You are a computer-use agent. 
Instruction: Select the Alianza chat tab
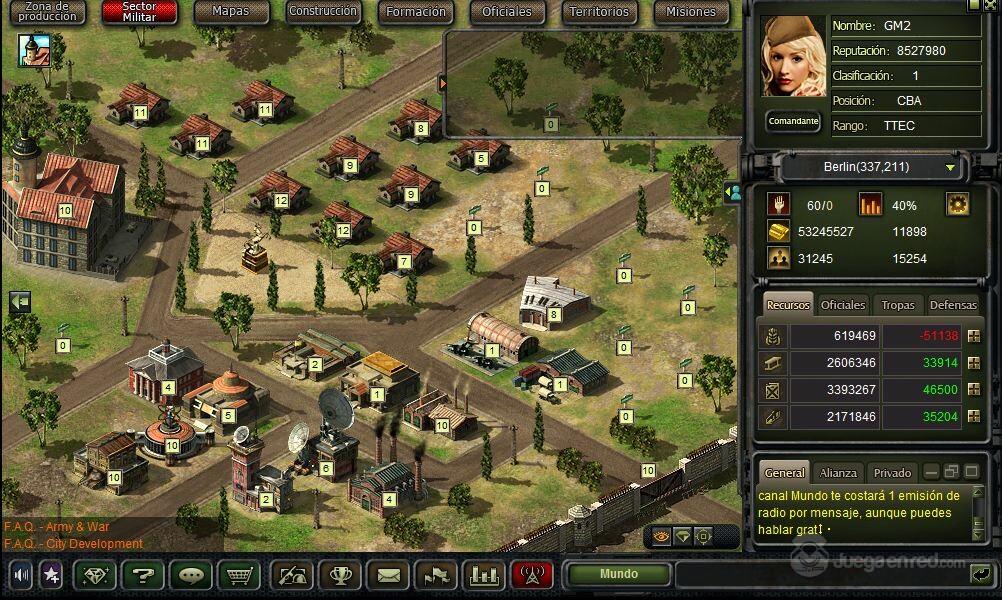point(838,473)
